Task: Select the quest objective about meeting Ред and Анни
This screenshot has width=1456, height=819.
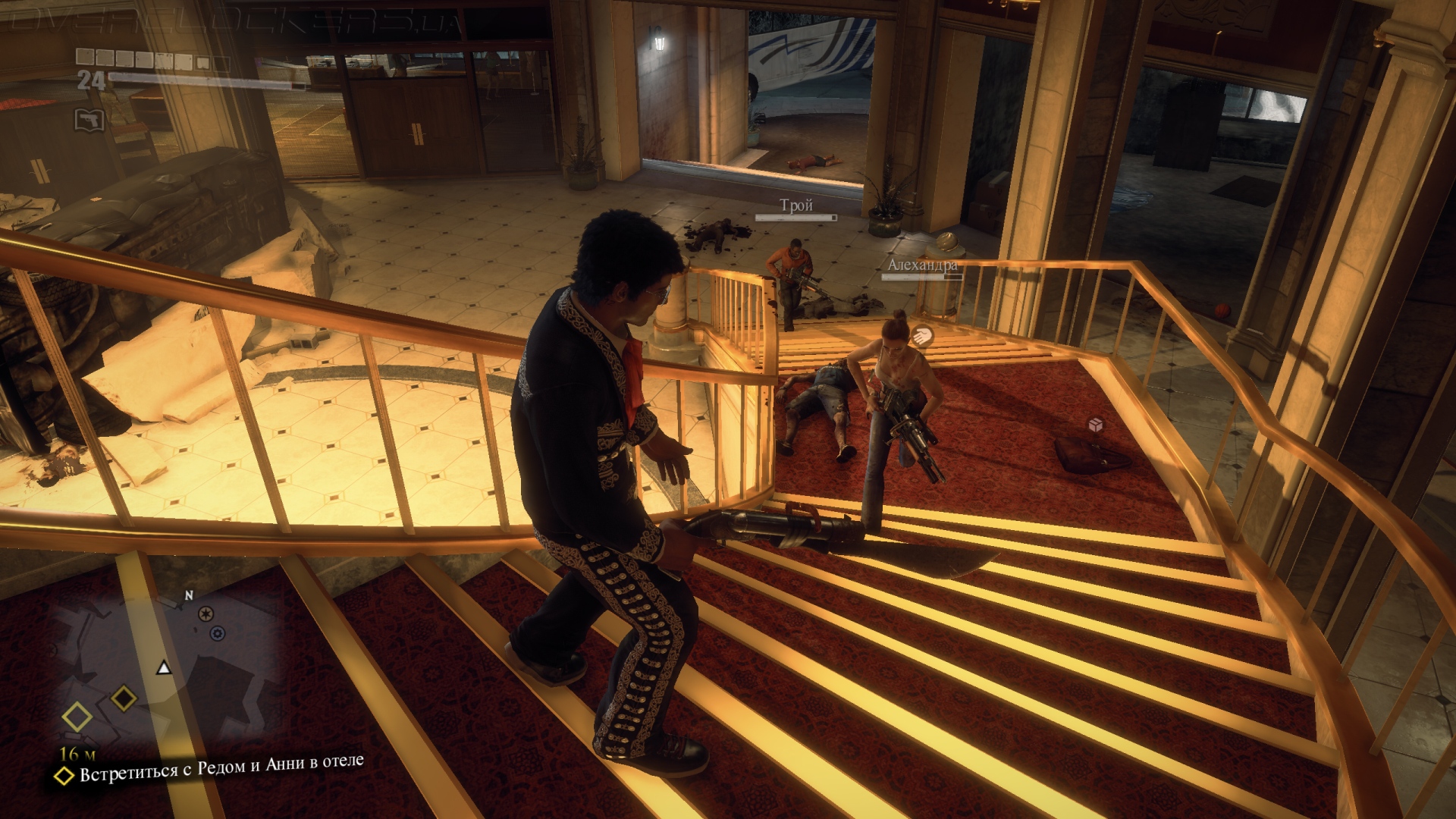Action: click(x=221, y=767)
